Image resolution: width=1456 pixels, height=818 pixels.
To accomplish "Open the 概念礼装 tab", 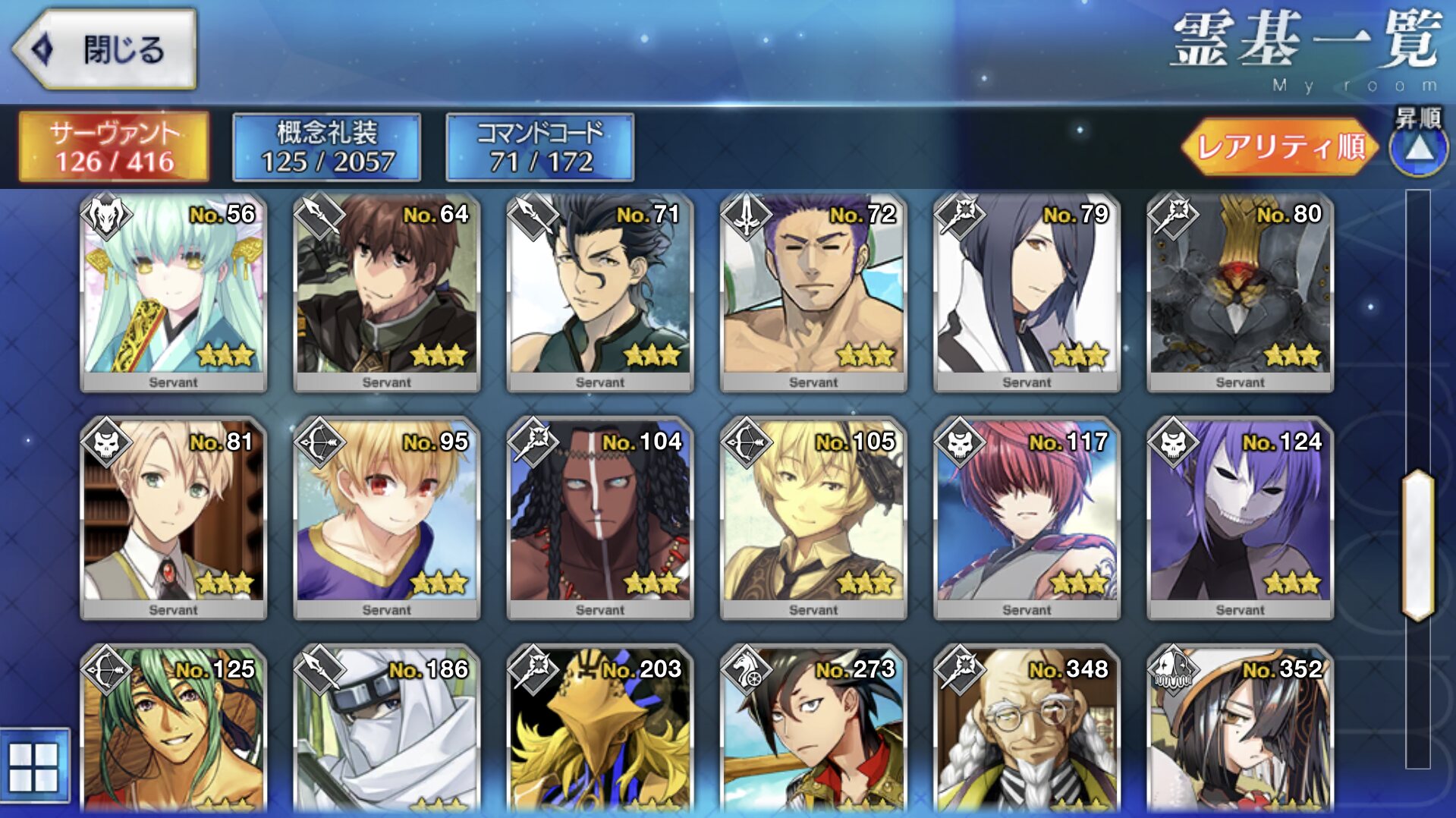I will click(x=327, y=147).
